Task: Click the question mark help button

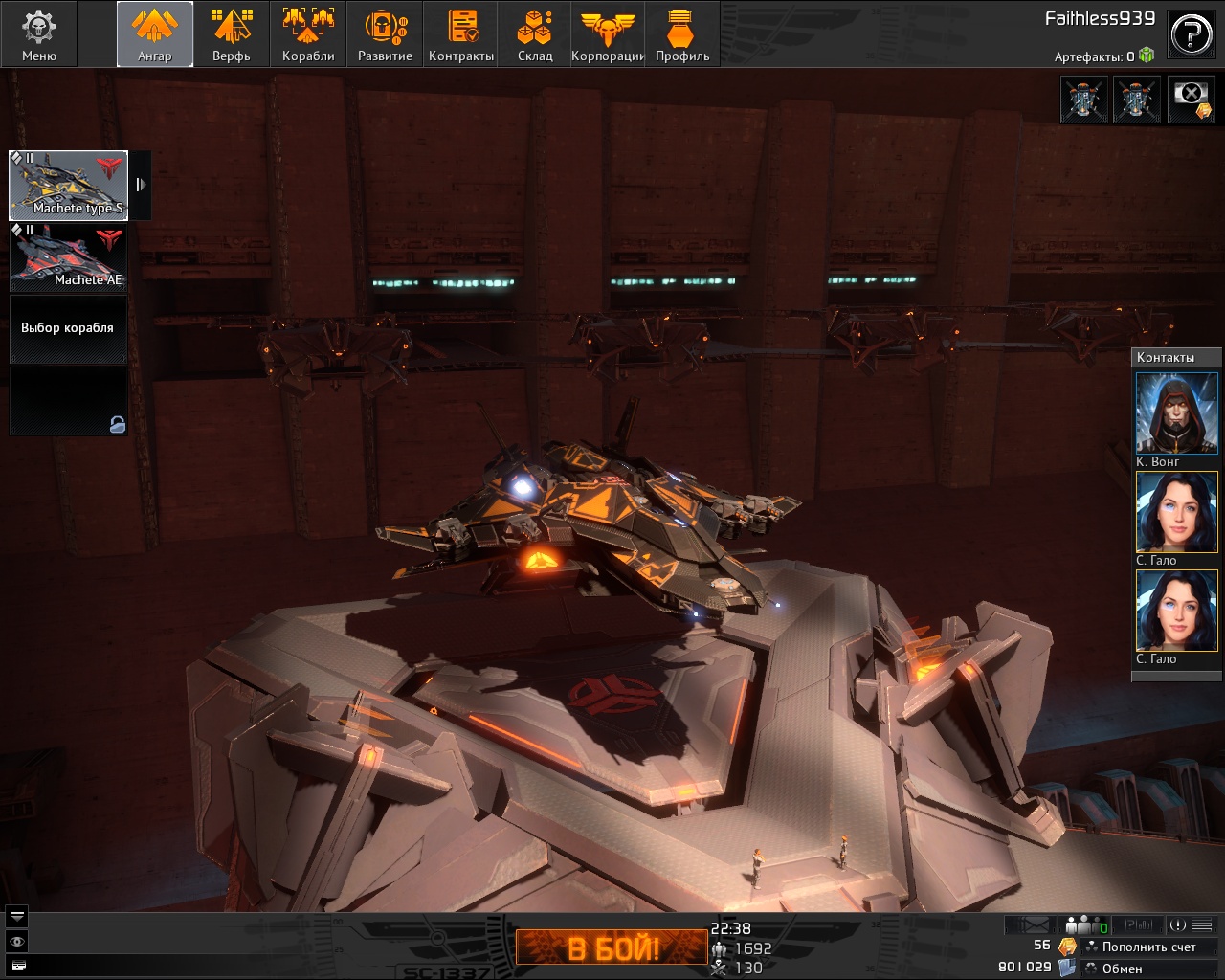Action: coord(1192,34)
